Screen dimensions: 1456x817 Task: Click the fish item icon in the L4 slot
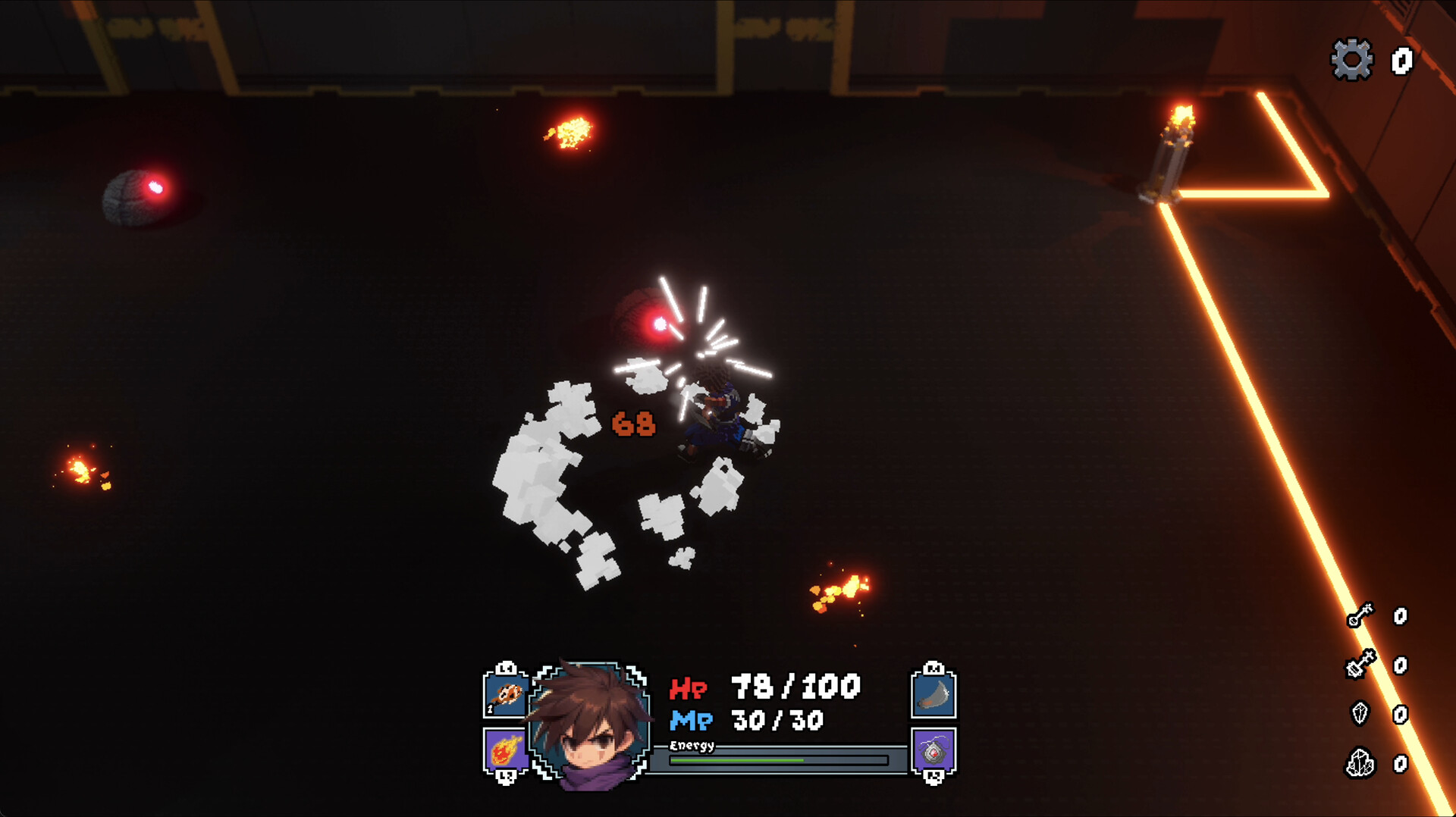coord(504,693)
